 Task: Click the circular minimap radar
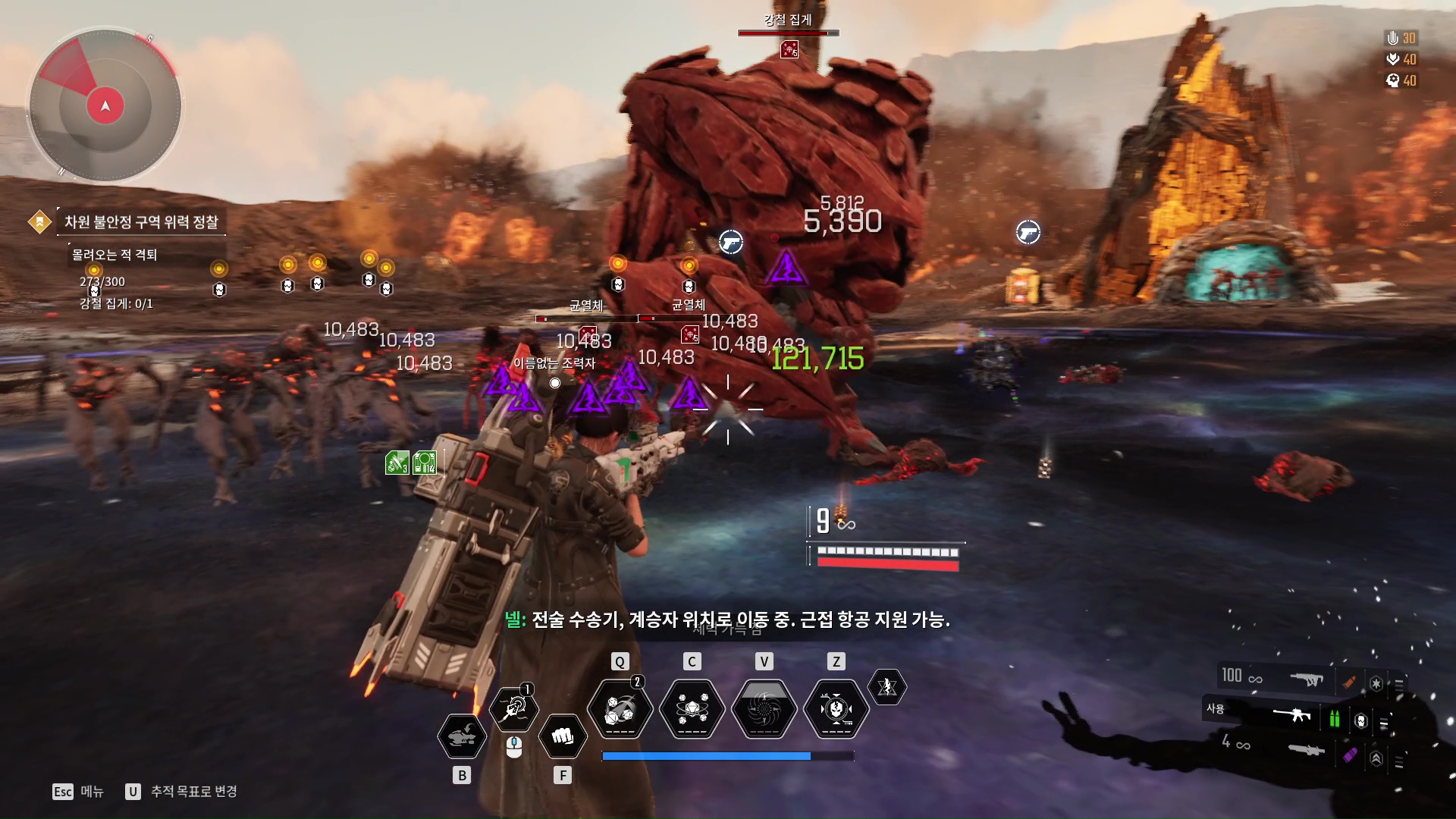[105, 105]
